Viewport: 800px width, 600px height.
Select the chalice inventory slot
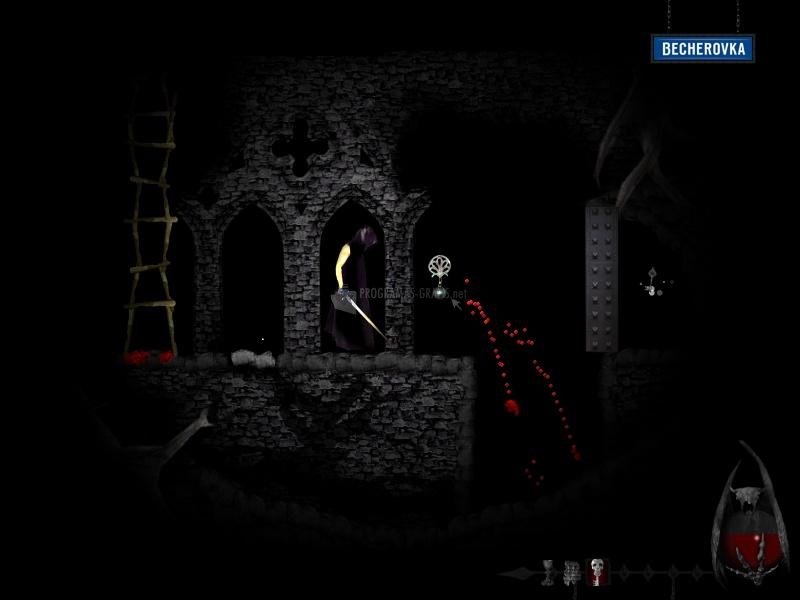coord(549,572)
